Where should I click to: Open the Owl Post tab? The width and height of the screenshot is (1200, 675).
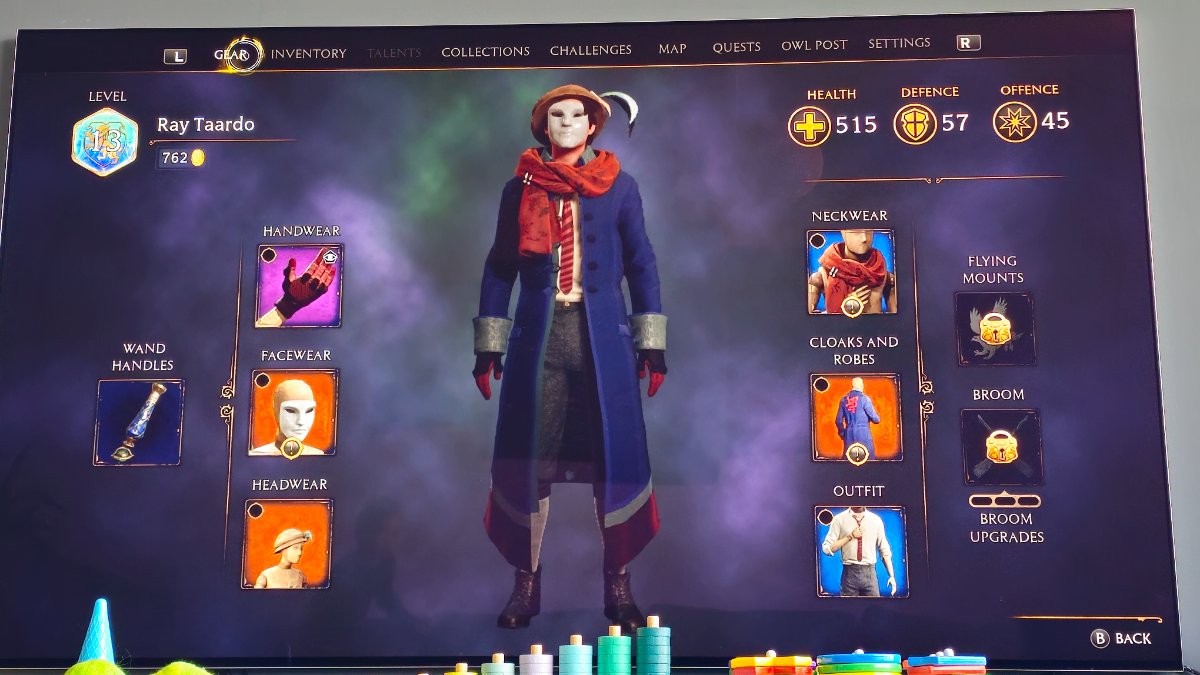(814, 45)
